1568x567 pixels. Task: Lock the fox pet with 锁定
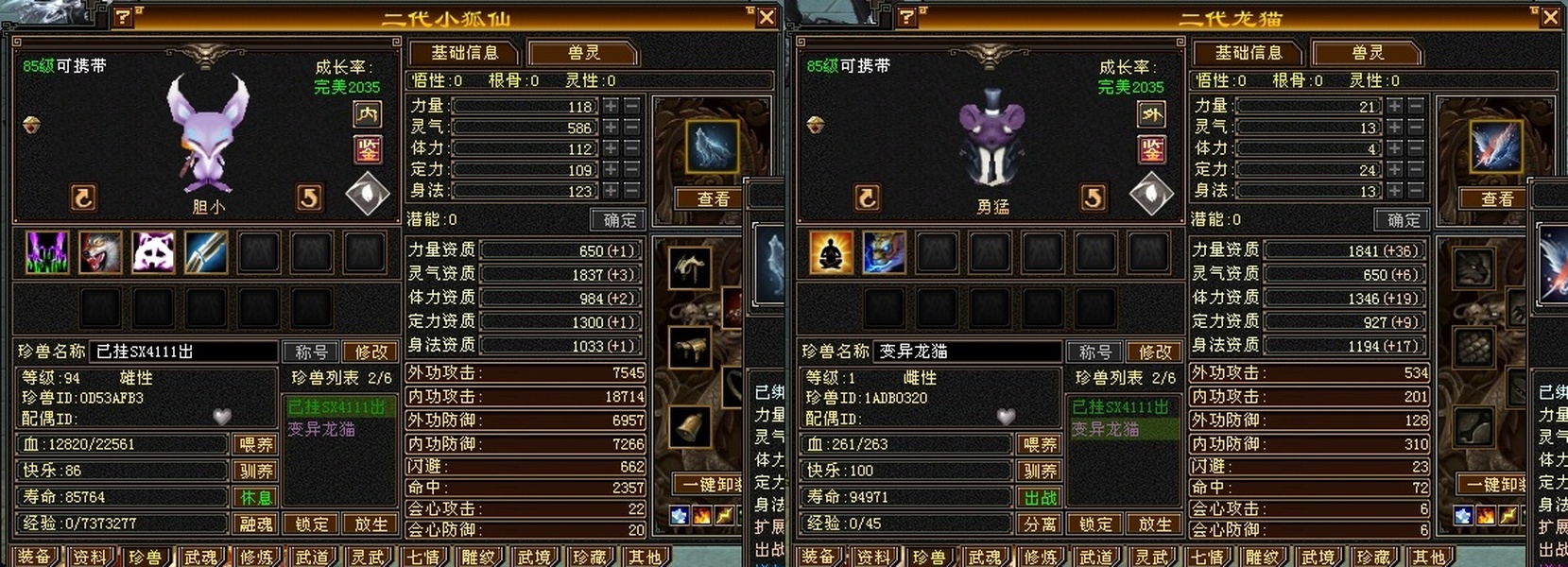312,524
